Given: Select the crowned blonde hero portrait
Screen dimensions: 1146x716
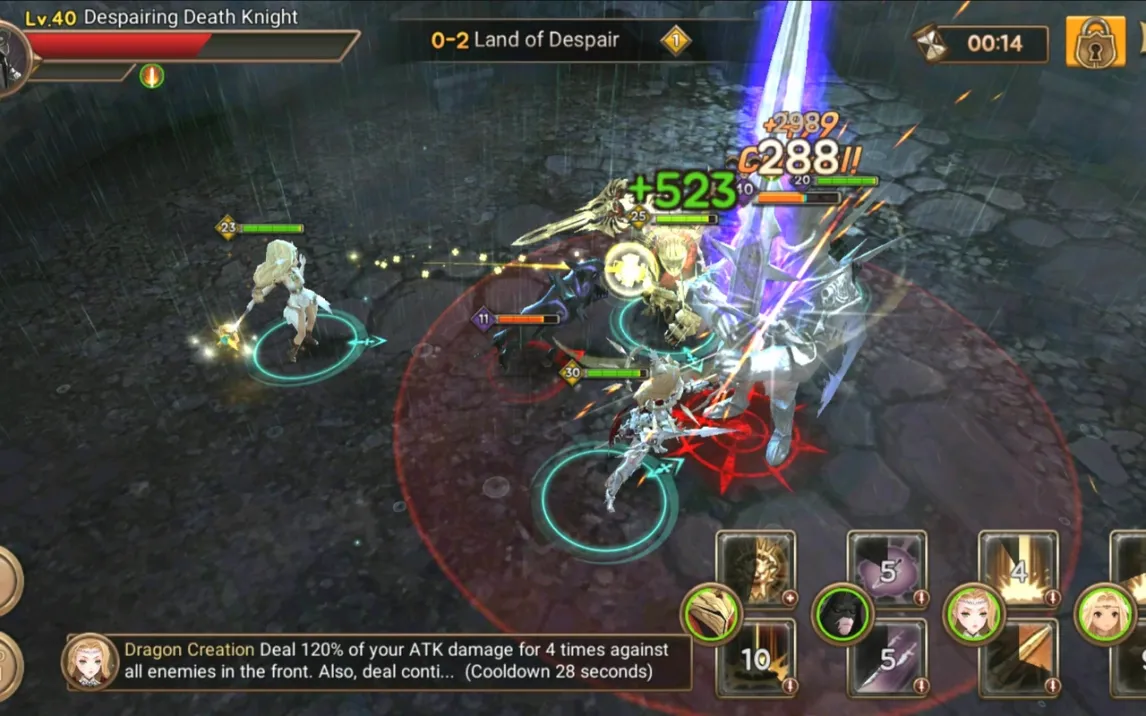Looking at the screenshot, I should (x=973, y=612).
